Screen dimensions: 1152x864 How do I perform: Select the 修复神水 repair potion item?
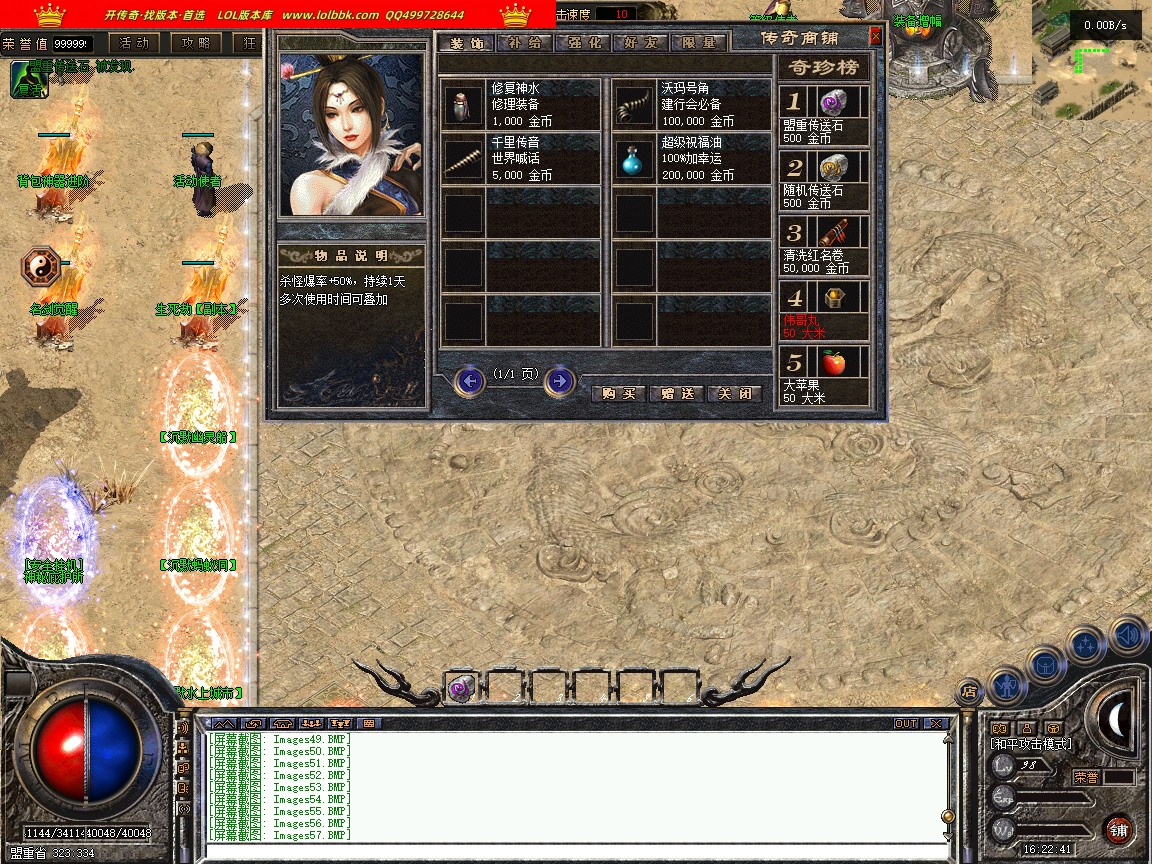520,104
